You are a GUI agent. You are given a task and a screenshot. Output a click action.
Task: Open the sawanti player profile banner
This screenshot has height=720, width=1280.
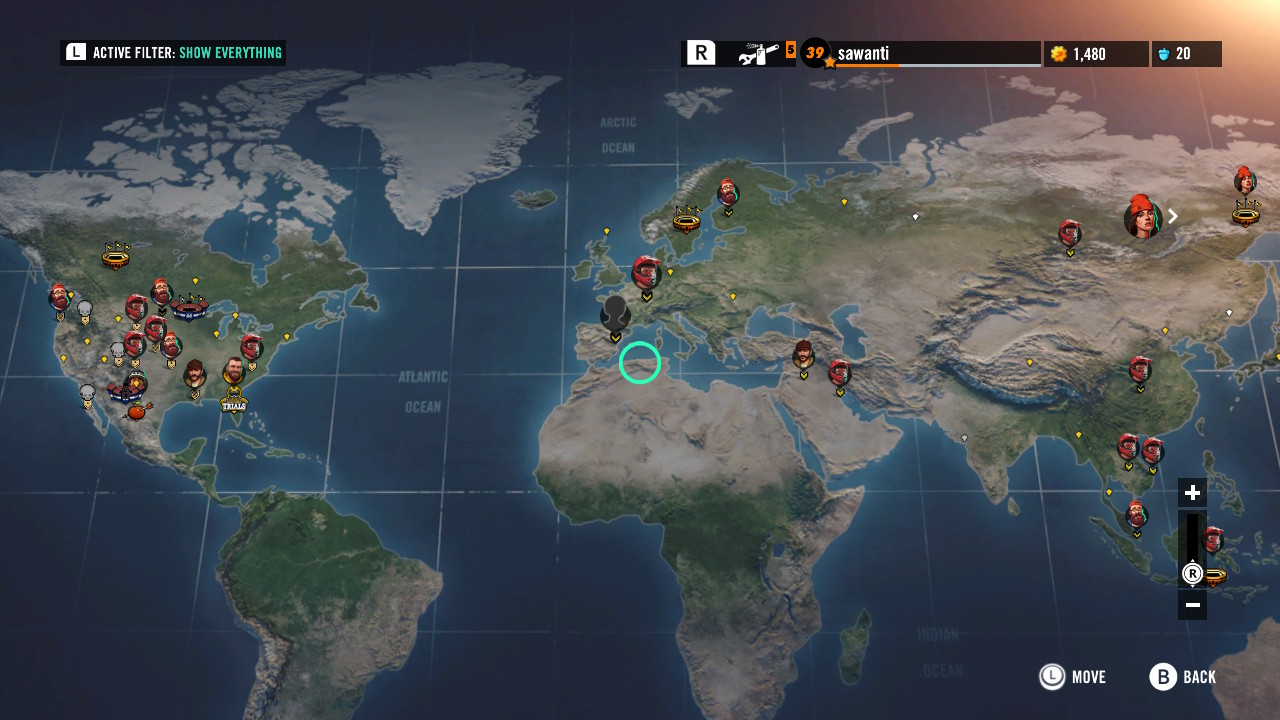pyautogui.click(x=936, y=54)
